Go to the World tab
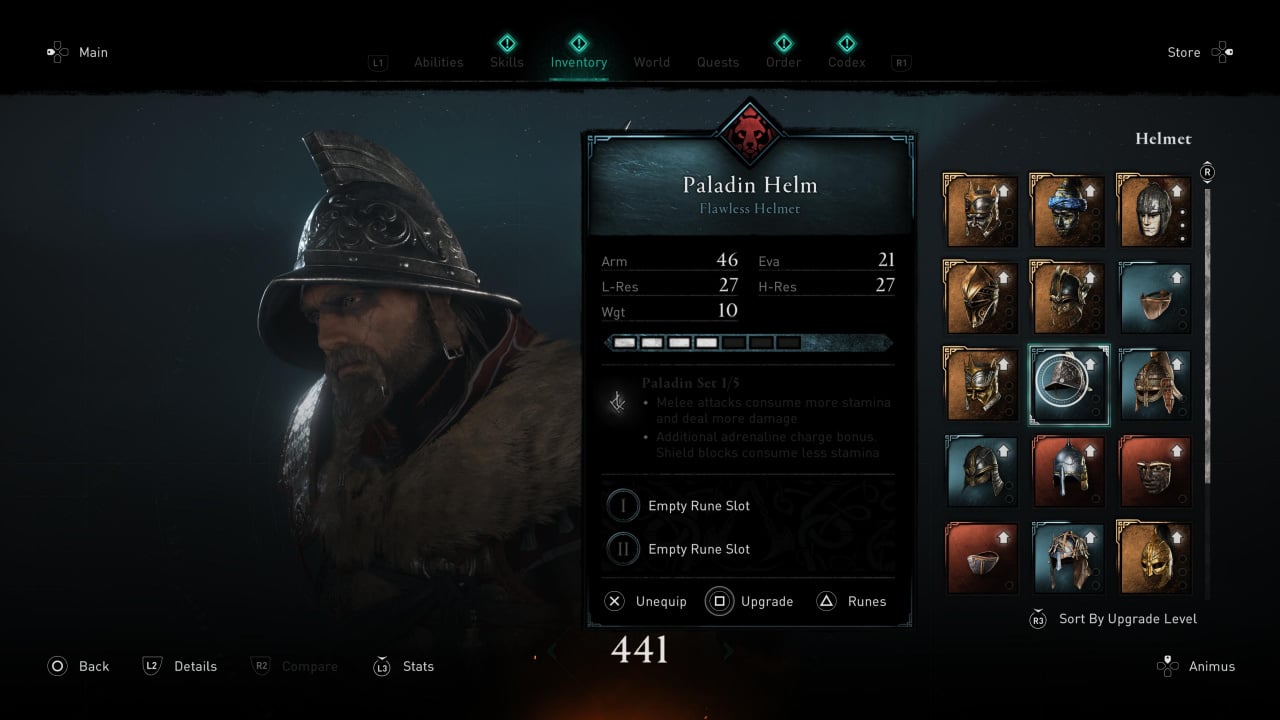1280x720 pixels. [x=651, y=62]
